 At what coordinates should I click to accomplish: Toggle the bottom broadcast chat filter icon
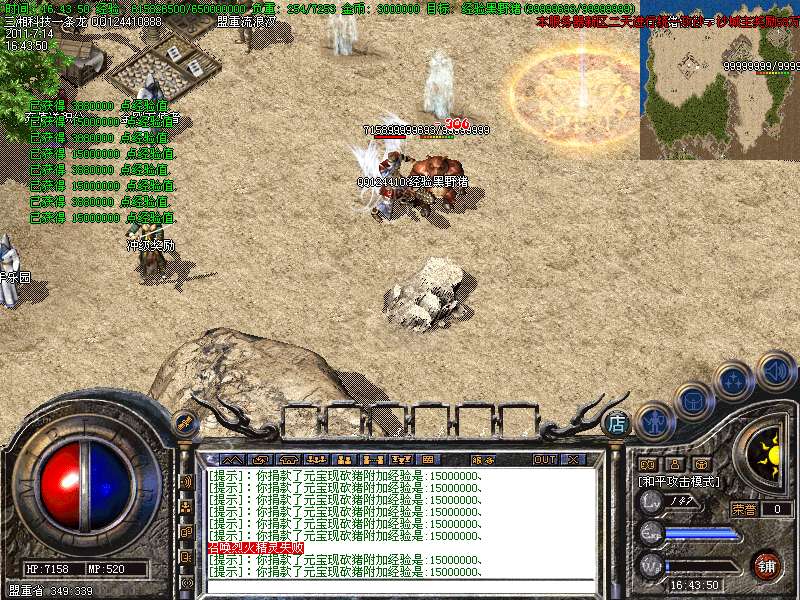(186, 582)
